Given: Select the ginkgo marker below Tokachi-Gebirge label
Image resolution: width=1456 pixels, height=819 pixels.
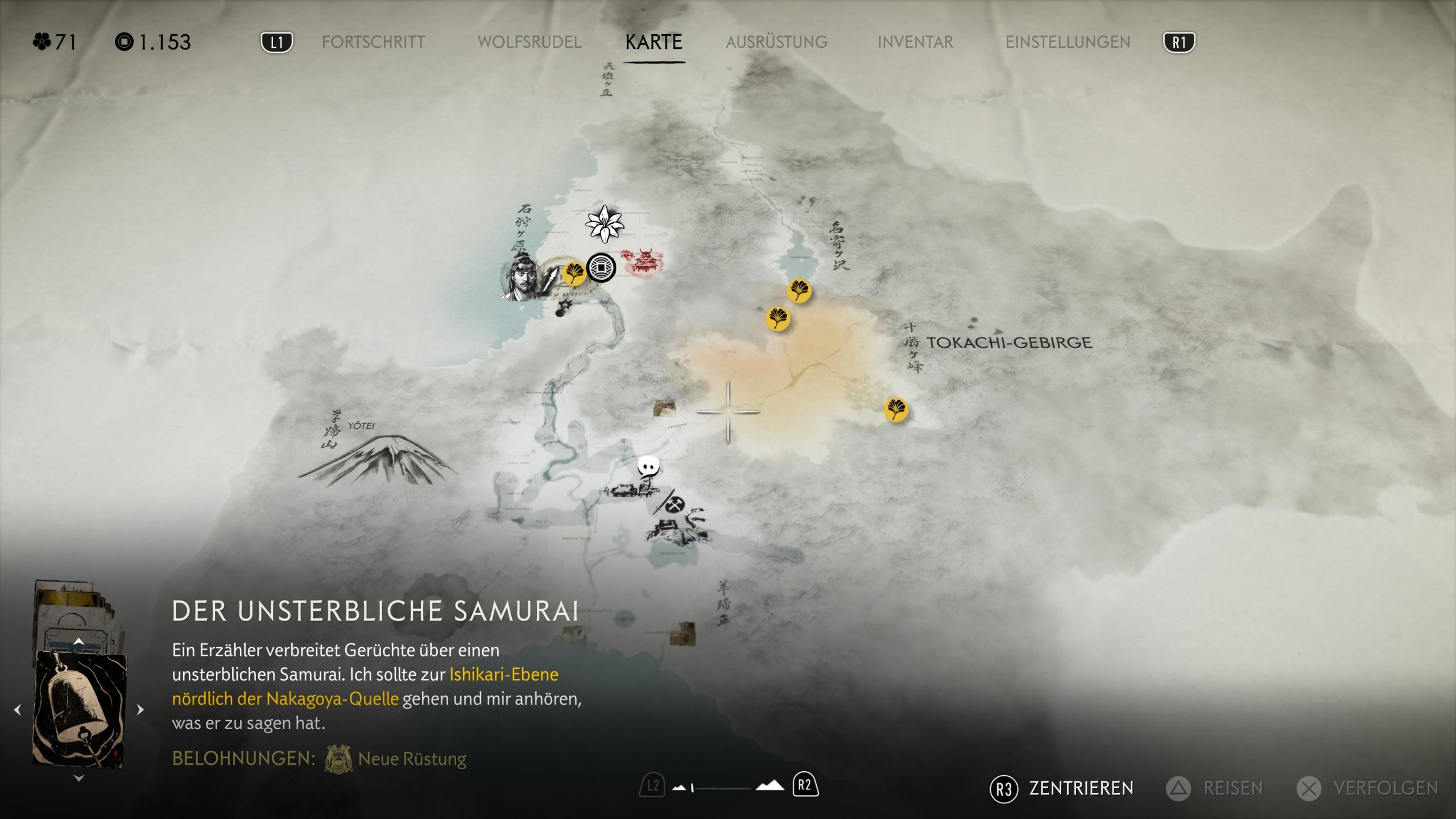Looking at the screenshot, I should click(896, 409).
